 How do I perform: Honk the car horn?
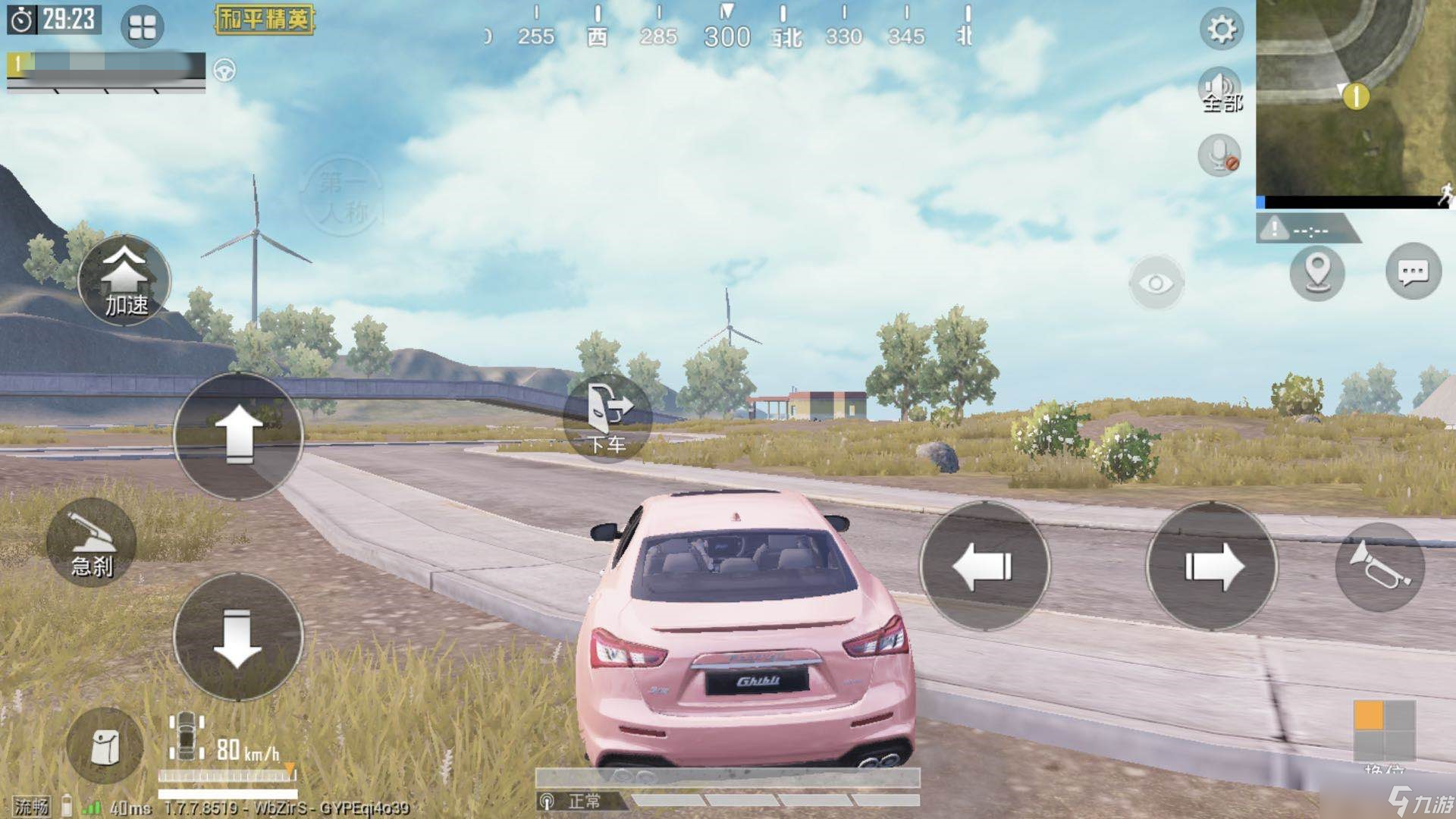point(1379,566)
